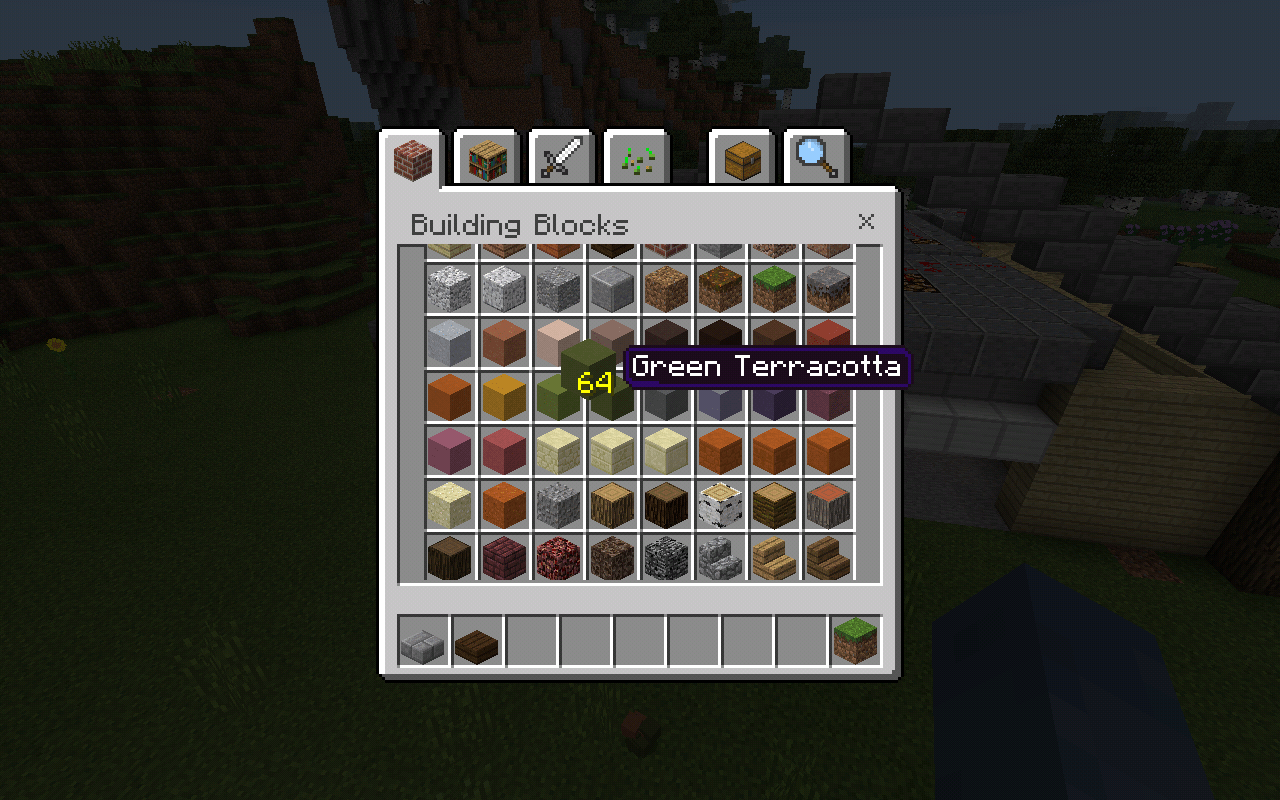This screenshot has width=1280, height=800.
Task: Open the chest tab icon
Action: coord(743,156)
